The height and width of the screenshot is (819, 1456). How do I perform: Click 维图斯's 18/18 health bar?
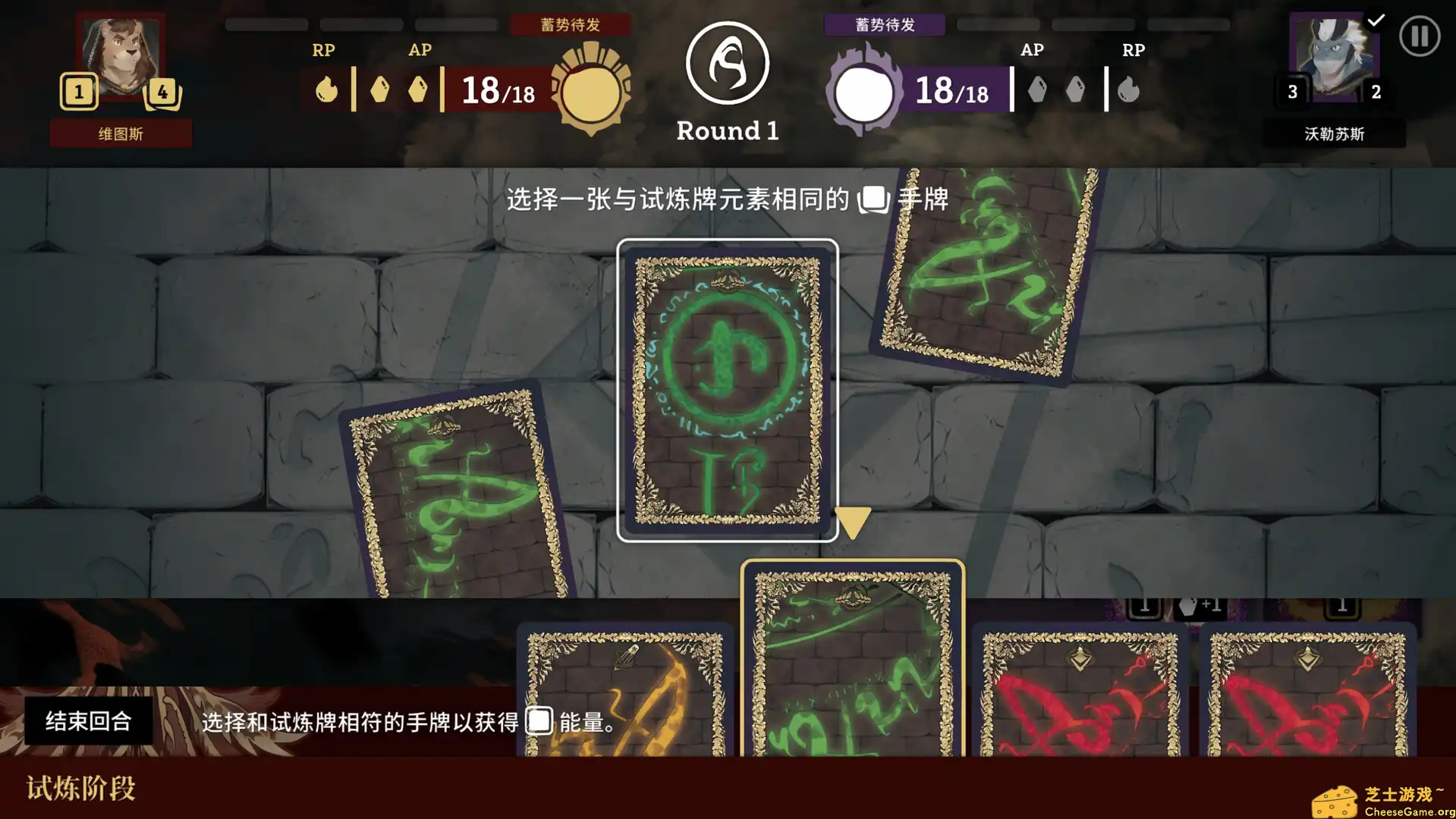coord(494,89)
